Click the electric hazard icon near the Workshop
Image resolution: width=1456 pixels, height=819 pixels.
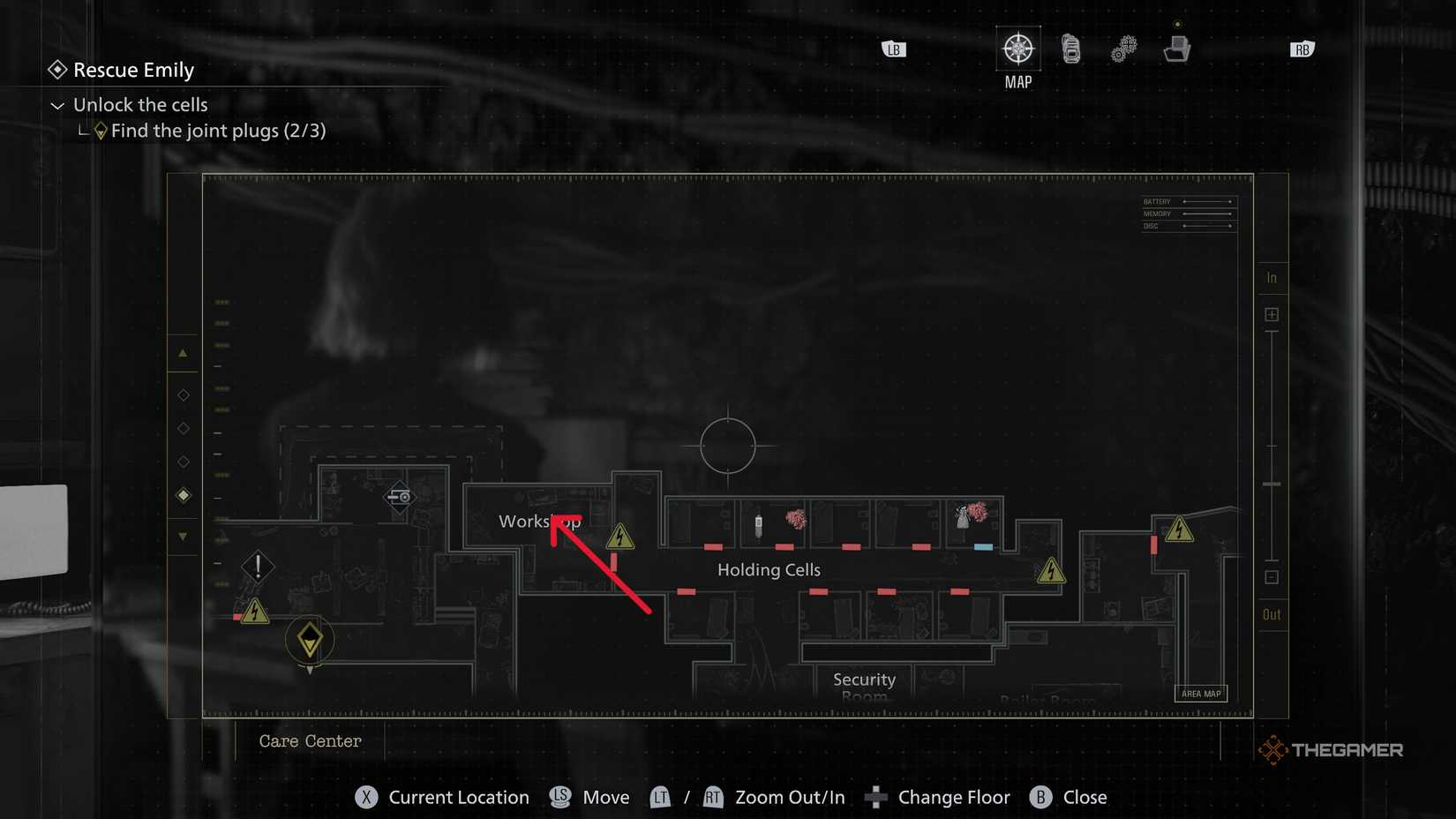[619, 537]
